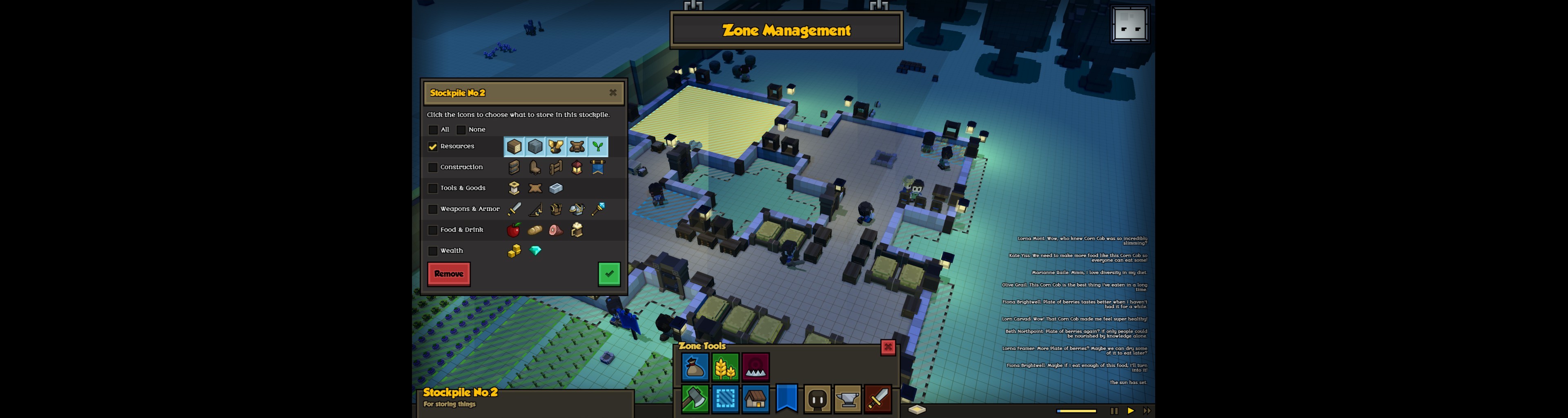Select the stockpile sack zone tool
1568x418 pixels.
coord(695,367)
